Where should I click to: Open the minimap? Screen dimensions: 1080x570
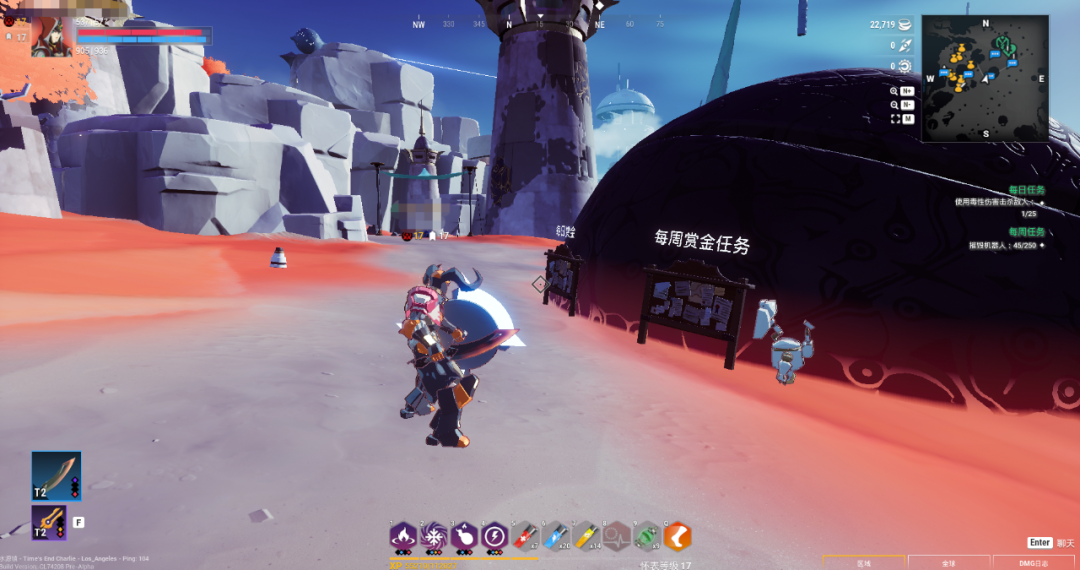[x=984, y=78]
